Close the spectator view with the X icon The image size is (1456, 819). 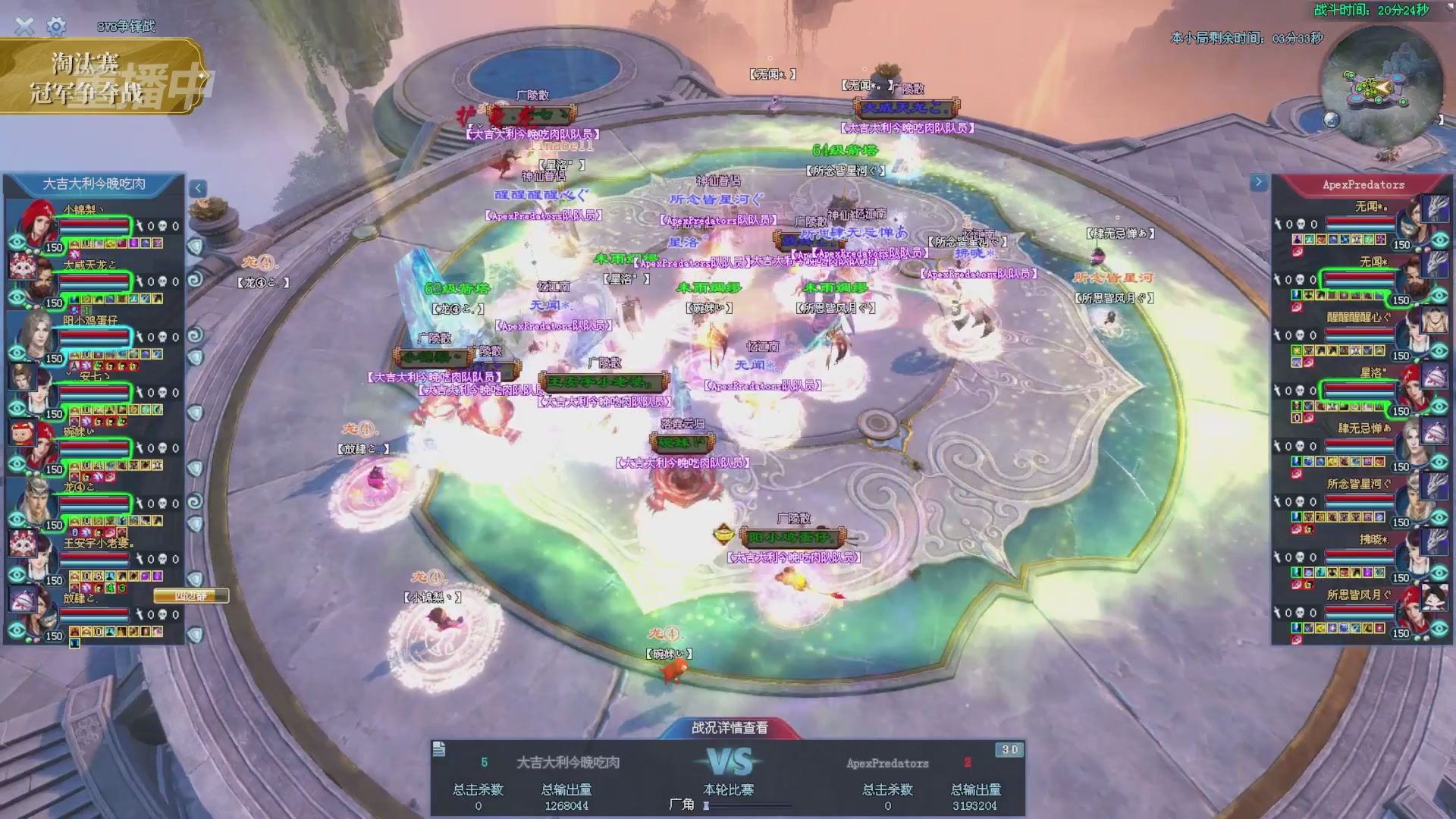click(x=24, y=27)
